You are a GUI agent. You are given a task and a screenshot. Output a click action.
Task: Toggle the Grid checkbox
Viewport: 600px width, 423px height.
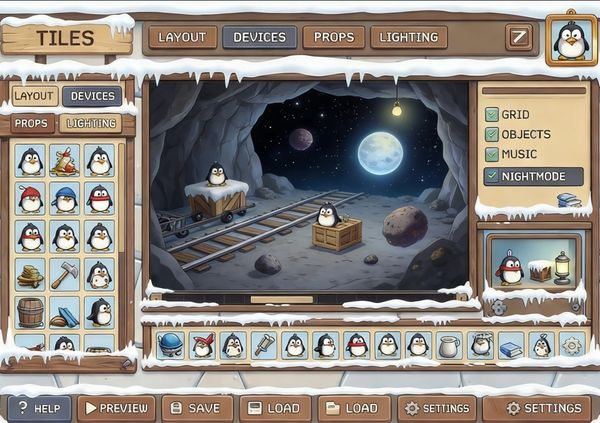click(x=492, y=115)
